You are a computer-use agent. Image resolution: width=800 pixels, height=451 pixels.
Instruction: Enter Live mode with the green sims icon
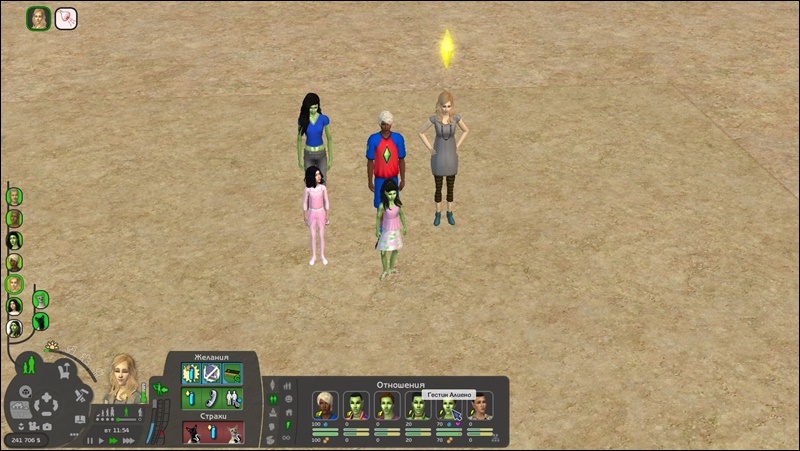pyautogui.click(x=31, y=364)
